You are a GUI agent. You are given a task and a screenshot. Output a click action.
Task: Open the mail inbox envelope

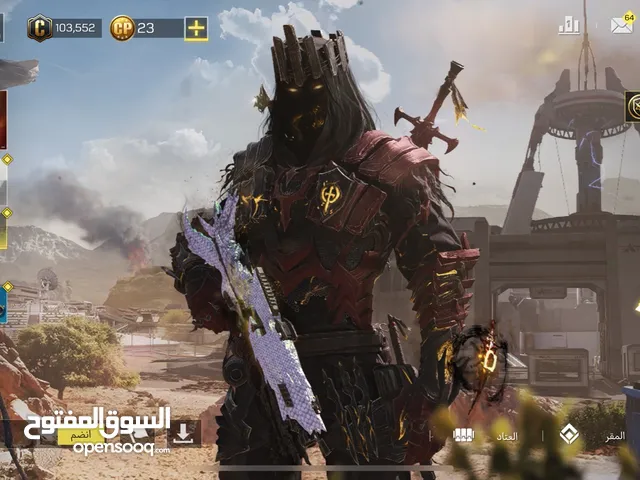click(622, 24)
